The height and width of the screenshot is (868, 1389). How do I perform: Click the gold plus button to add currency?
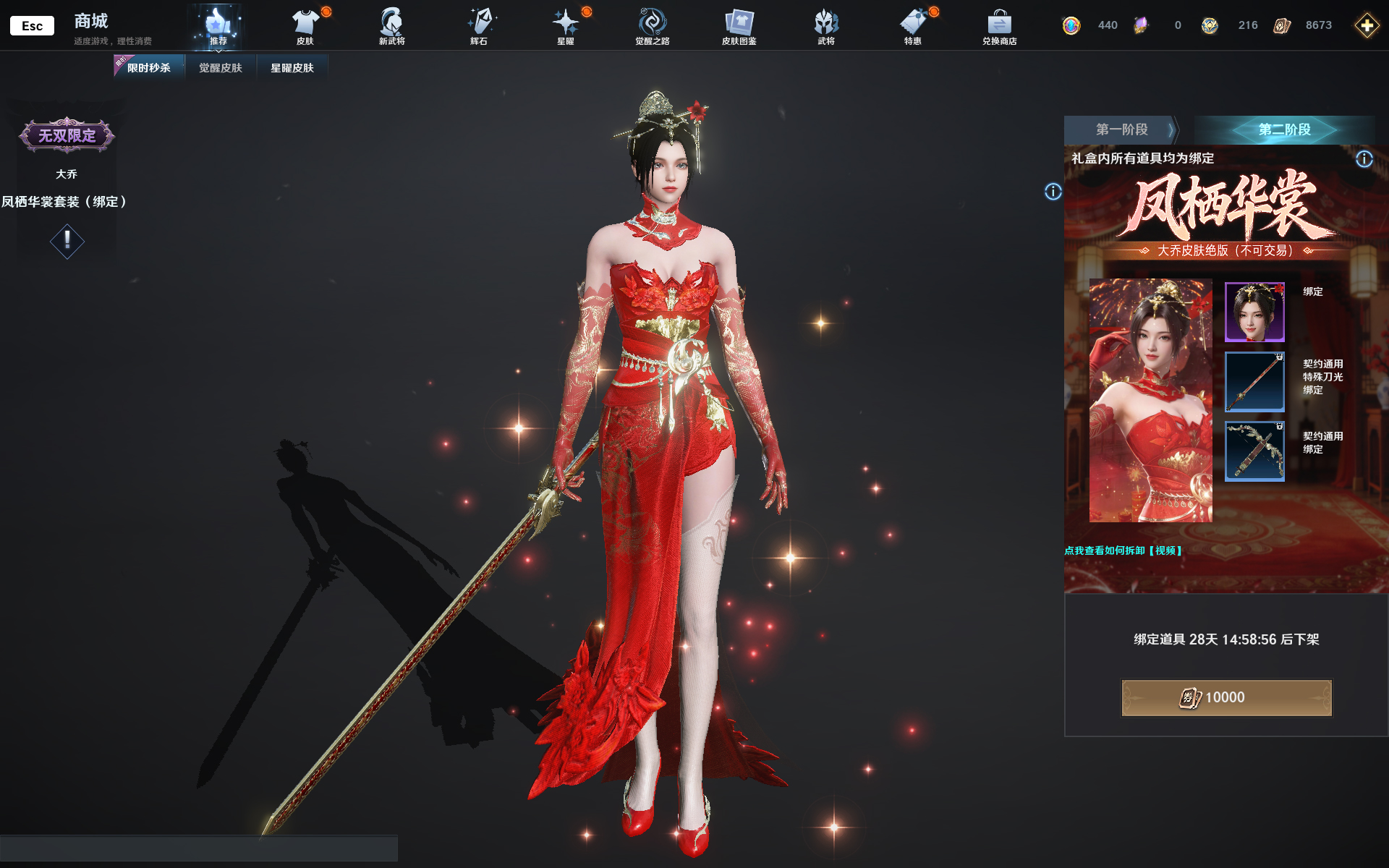pos(1367,26)
